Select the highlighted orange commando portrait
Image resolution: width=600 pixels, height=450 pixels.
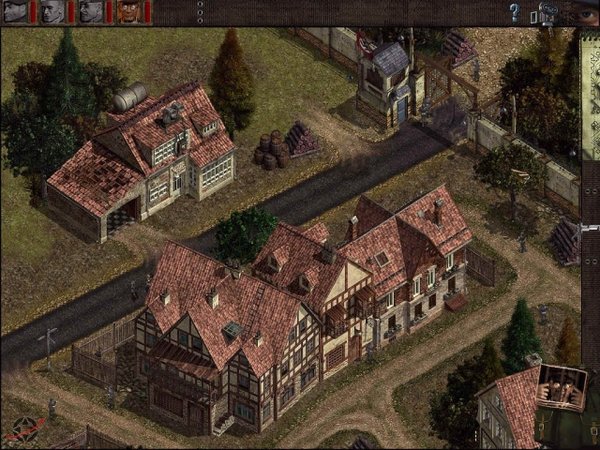[129, 12]
